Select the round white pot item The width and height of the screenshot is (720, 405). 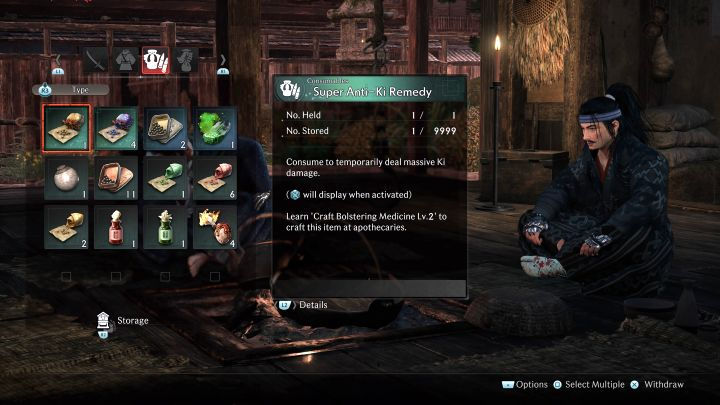point(66,178)
